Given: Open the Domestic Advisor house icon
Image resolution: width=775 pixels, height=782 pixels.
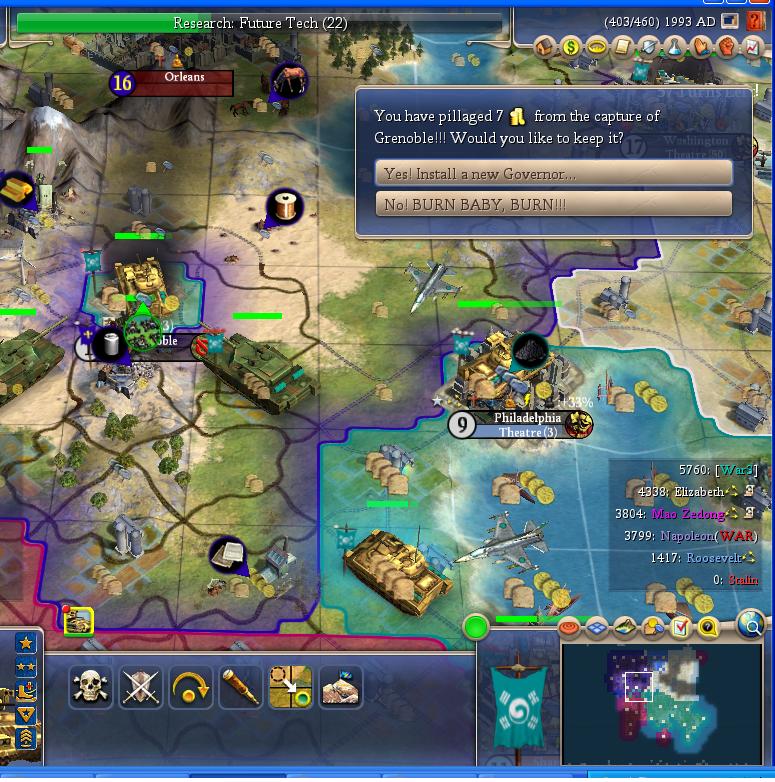Looking at the screenshot, I should point(545,46).
